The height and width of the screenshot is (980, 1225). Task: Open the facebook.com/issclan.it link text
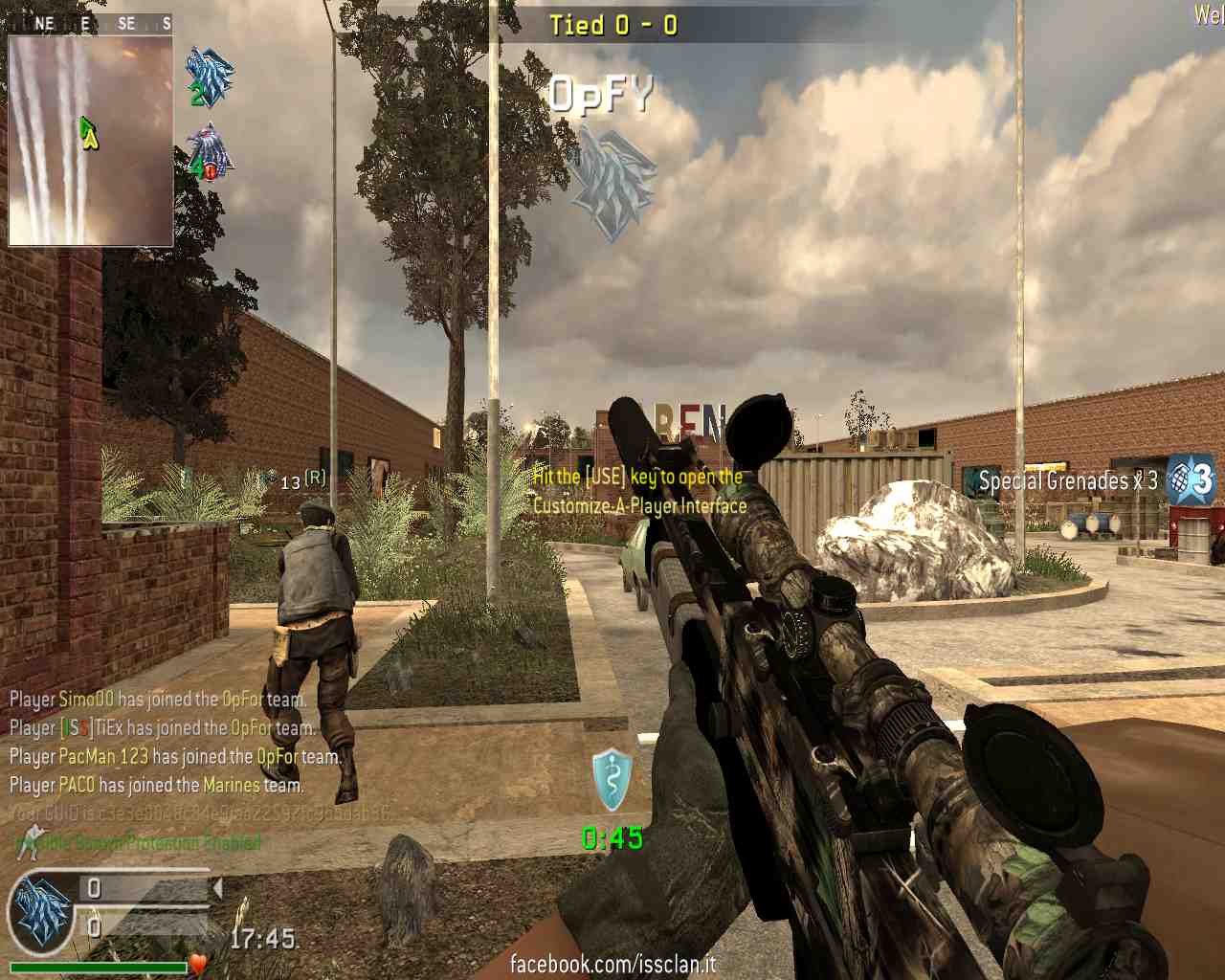tap(612, 964)
